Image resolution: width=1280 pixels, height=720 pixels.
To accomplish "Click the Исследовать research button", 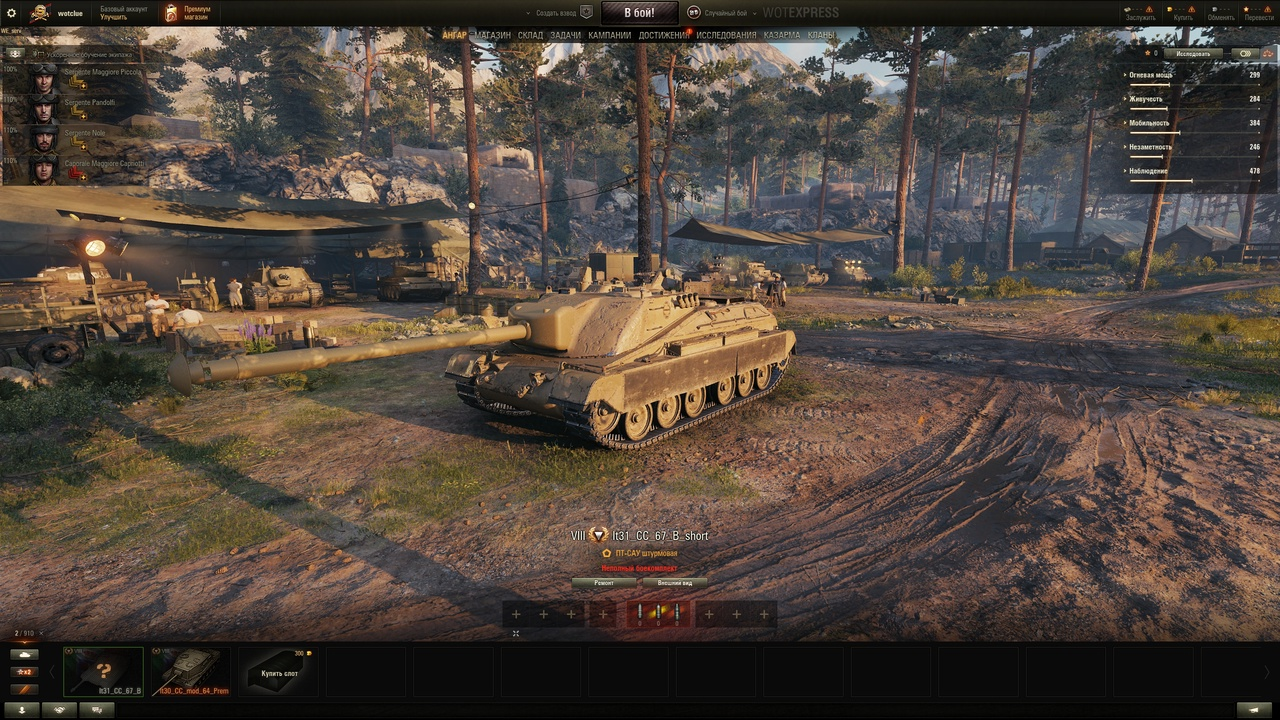I will 1193,54.
